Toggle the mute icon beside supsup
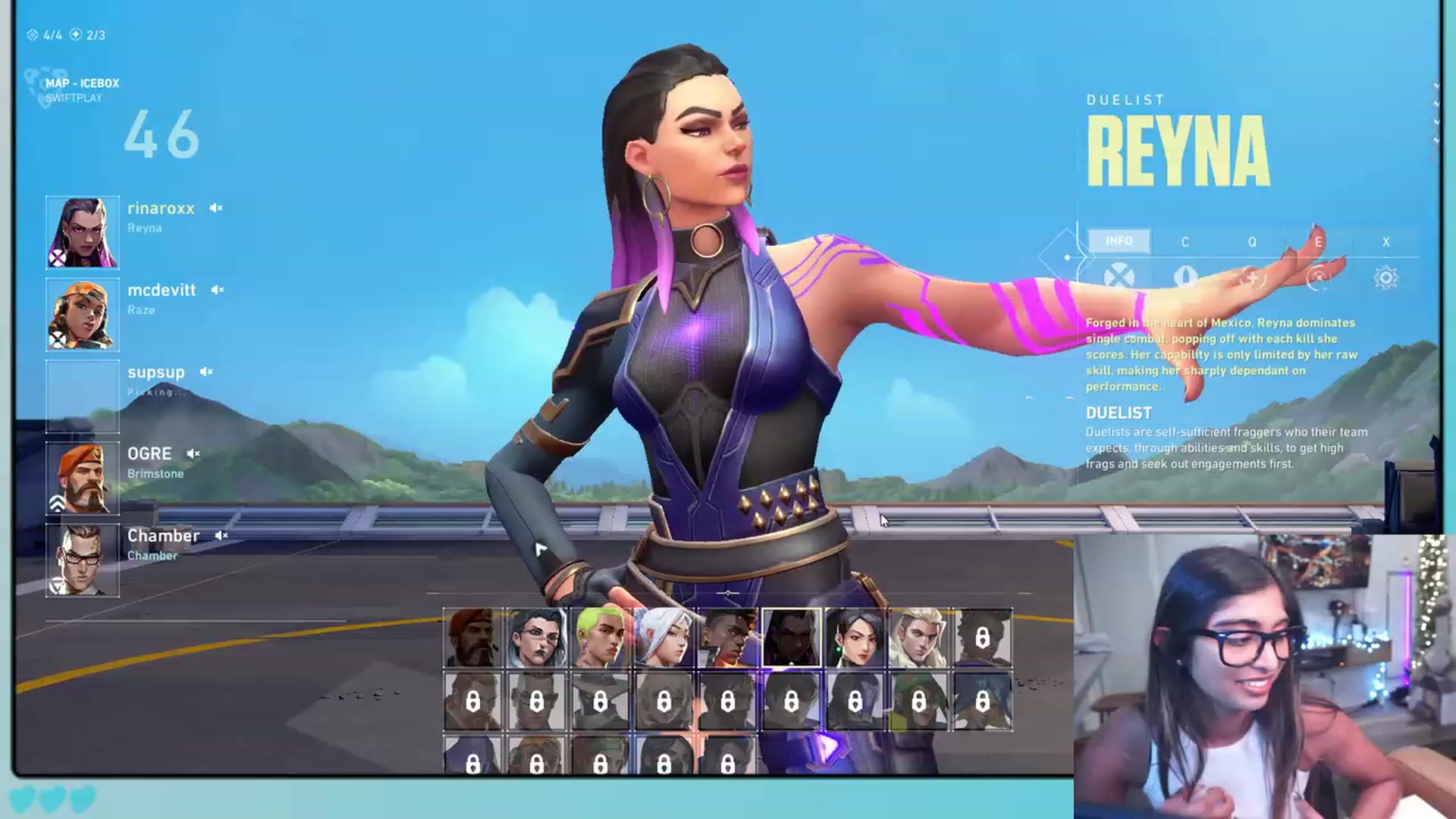 [206, 372]
